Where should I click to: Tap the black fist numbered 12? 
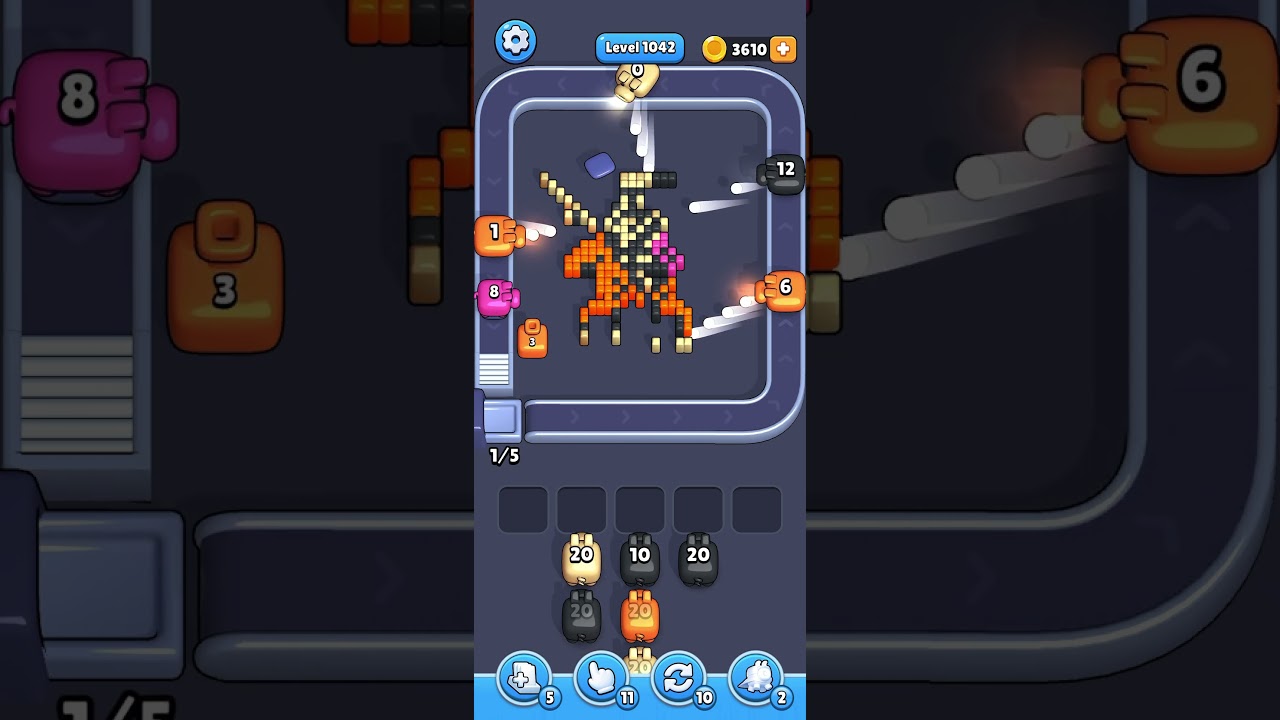[x=784, y=172]
